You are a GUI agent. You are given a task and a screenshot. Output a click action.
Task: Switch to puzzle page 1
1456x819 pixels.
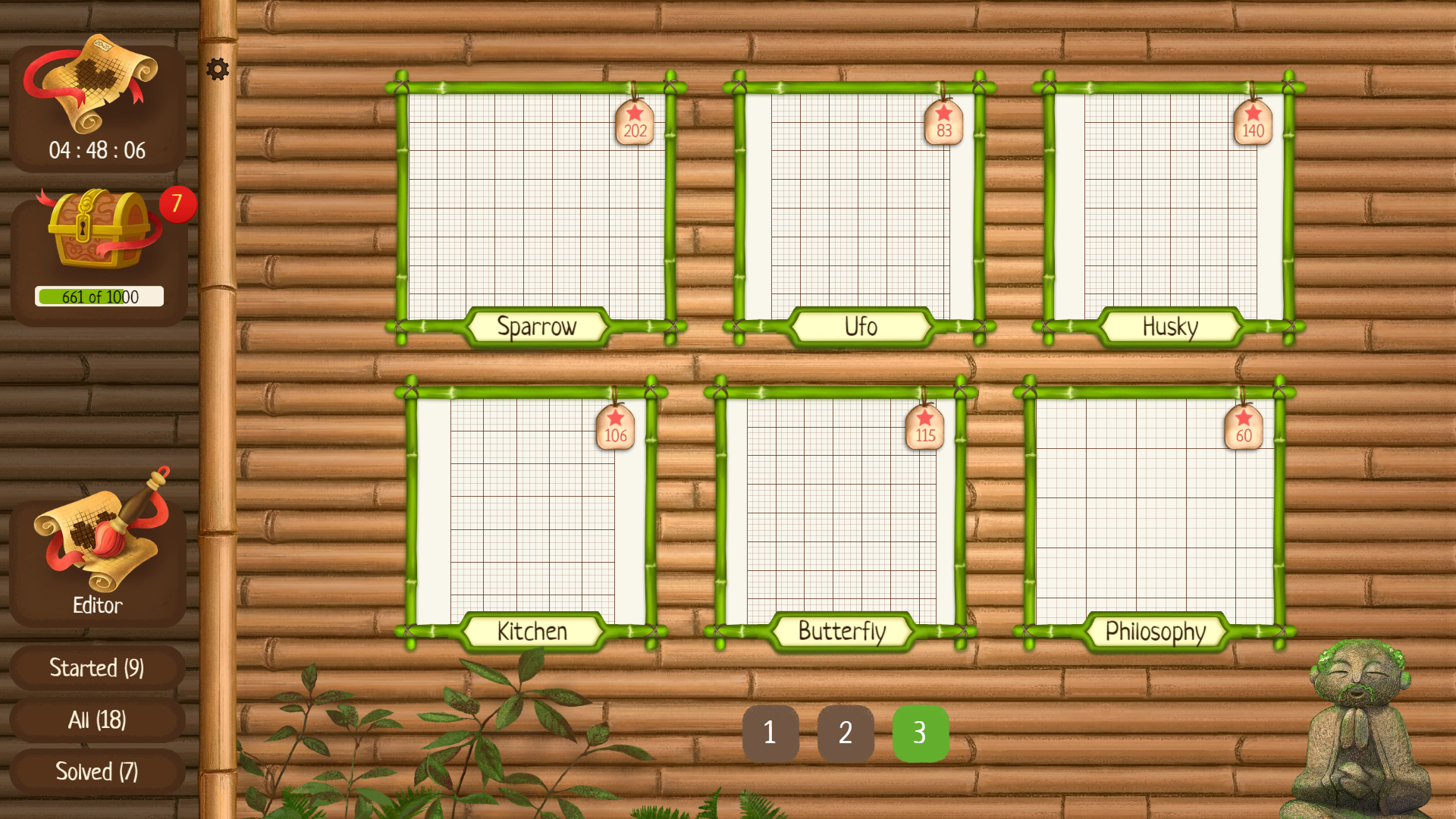click(x=770, y=733)
